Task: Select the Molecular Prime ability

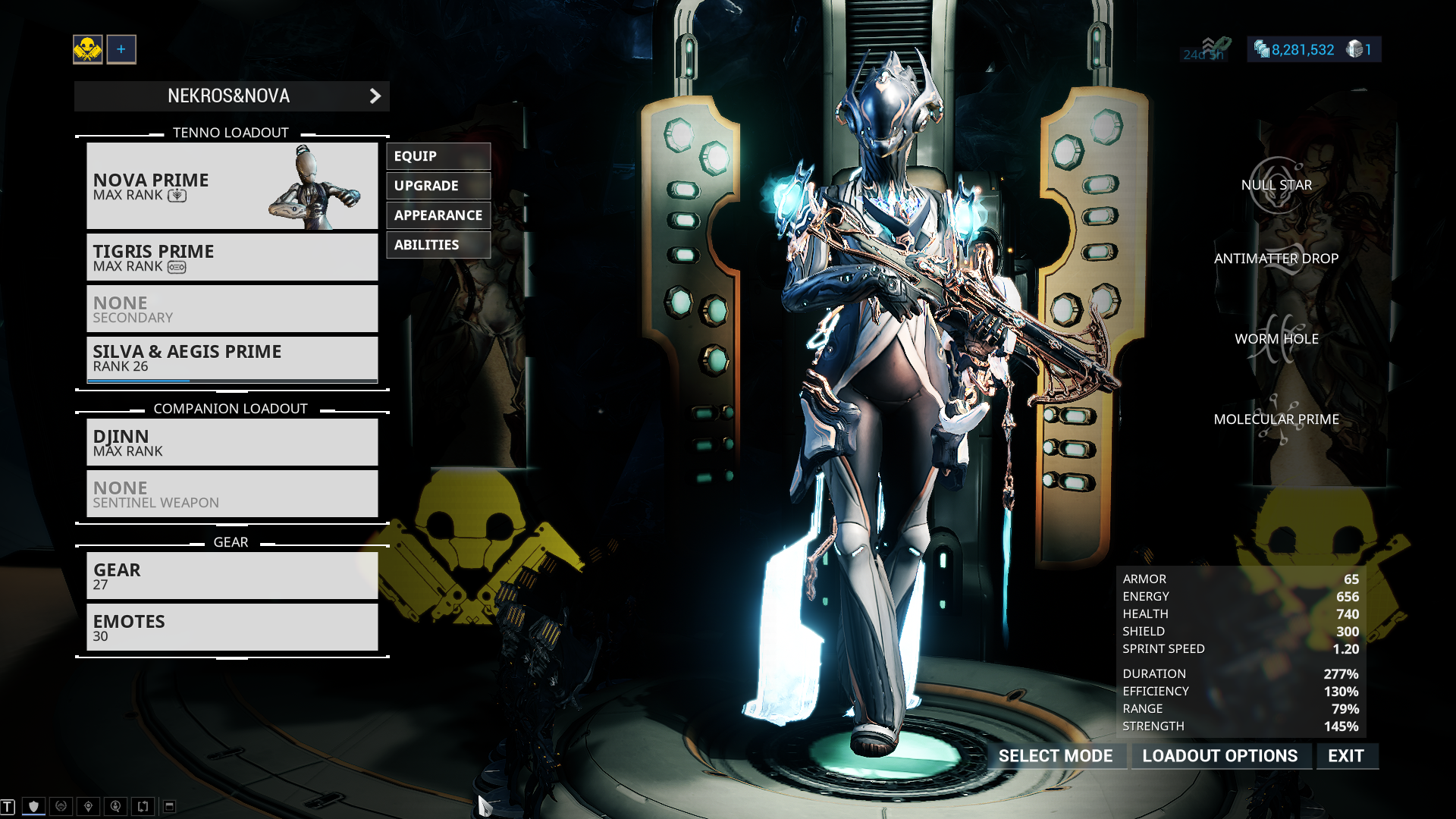Action: point(1276,419)
